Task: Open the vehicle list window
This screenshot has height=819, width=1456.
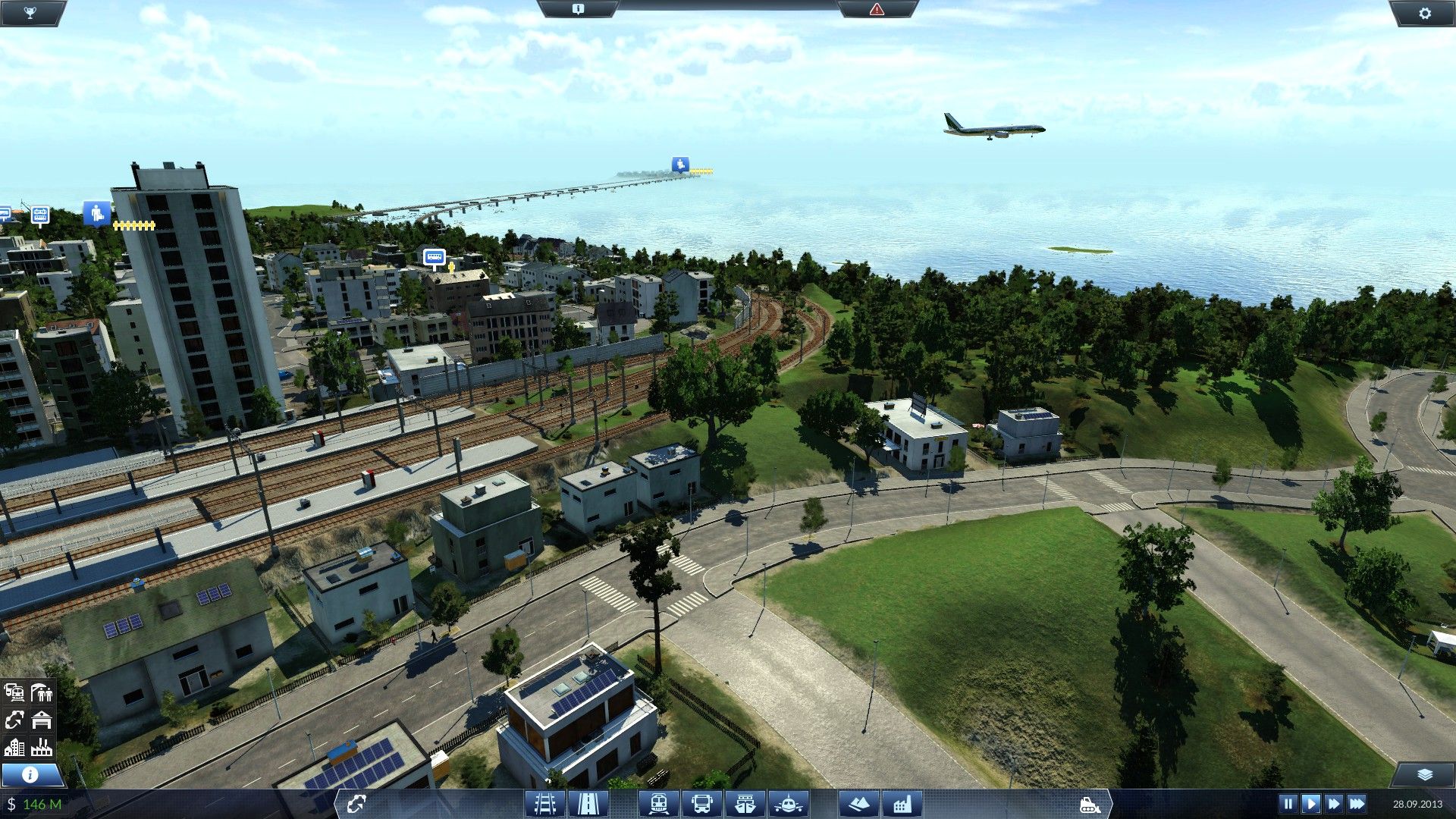Action: pos(14,692)
